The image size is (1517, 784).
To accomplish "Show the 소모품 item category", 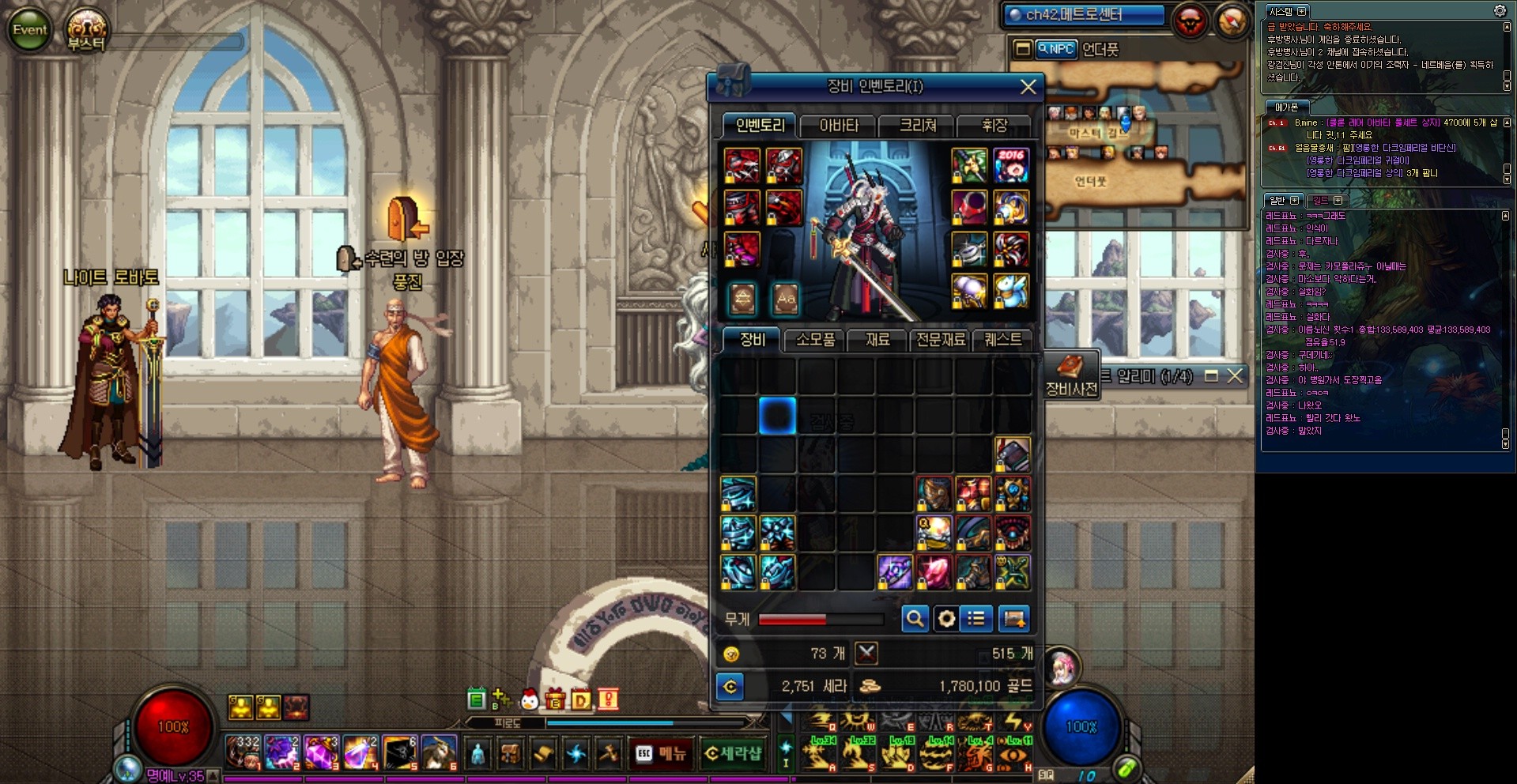I will pyautogui.click(x=815, y=340).
